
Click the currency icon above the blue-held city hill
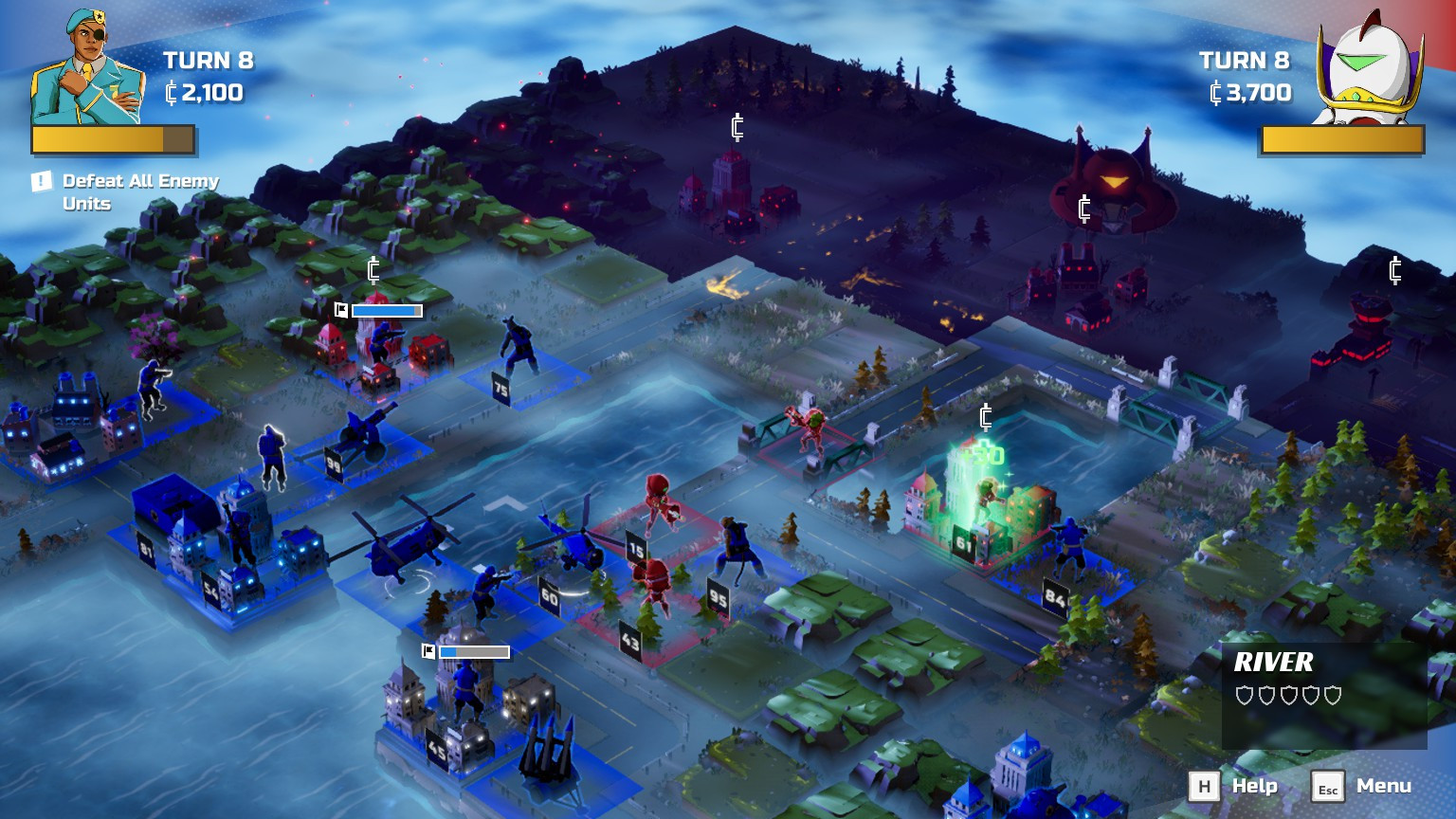pos(373,272)
